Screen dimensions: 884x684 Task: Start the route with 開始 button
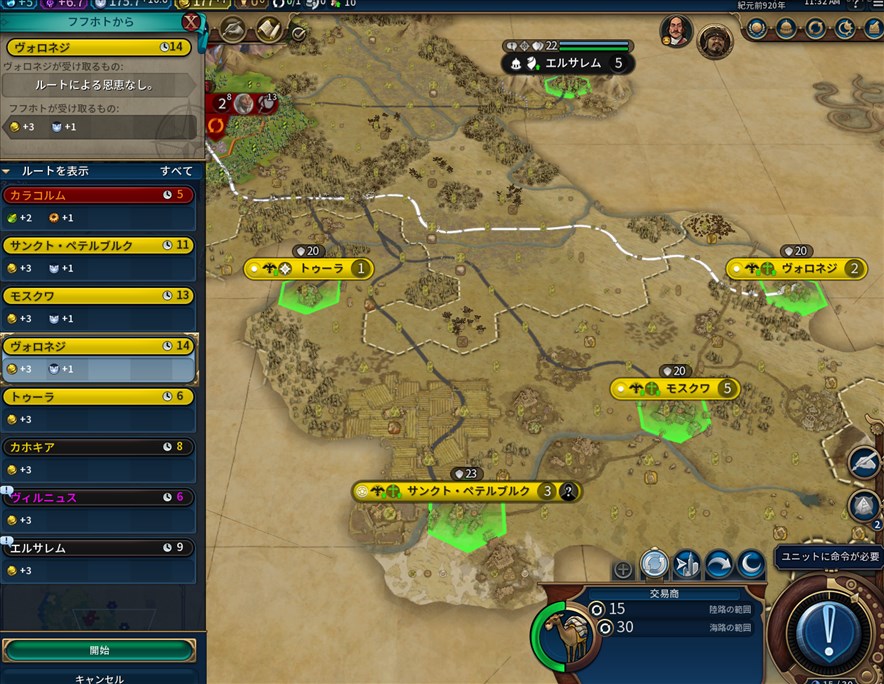click(99, 650)
